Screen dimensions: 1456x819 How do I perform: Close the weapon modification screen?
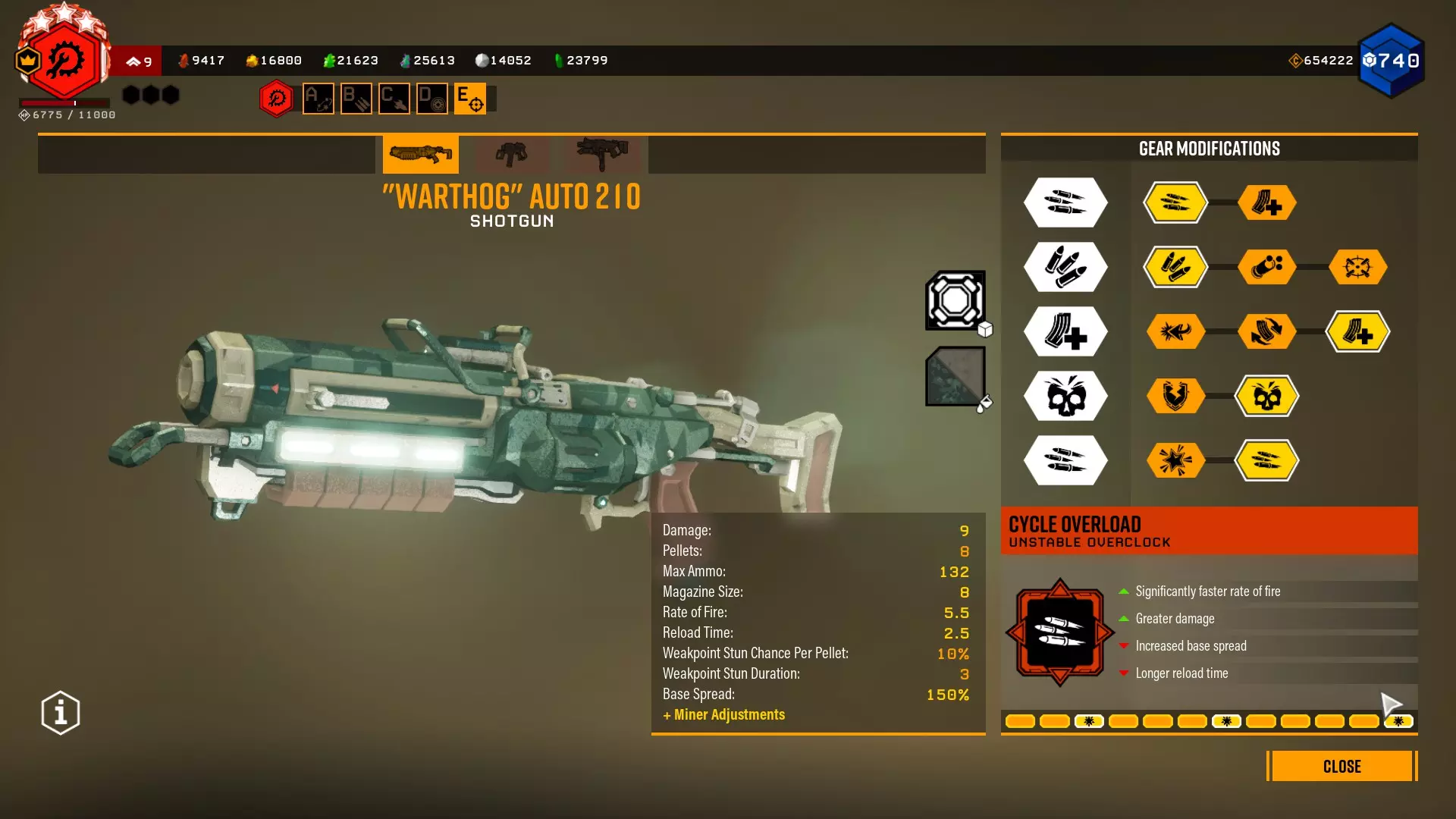tap(1341, 766)
